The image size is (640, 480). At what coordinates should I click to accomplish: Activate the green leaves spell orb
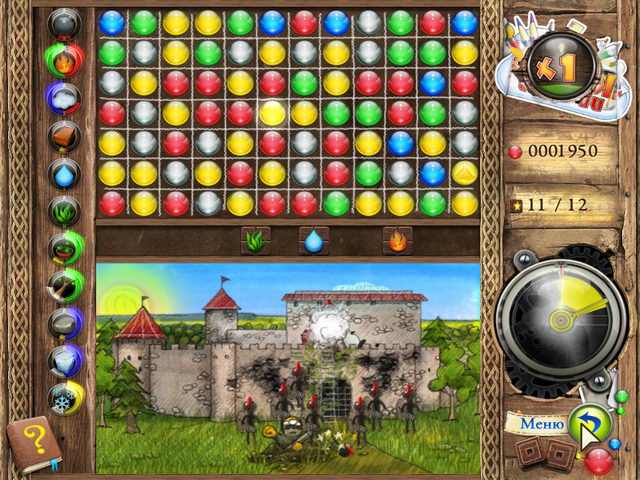click(x=65, y=211)
